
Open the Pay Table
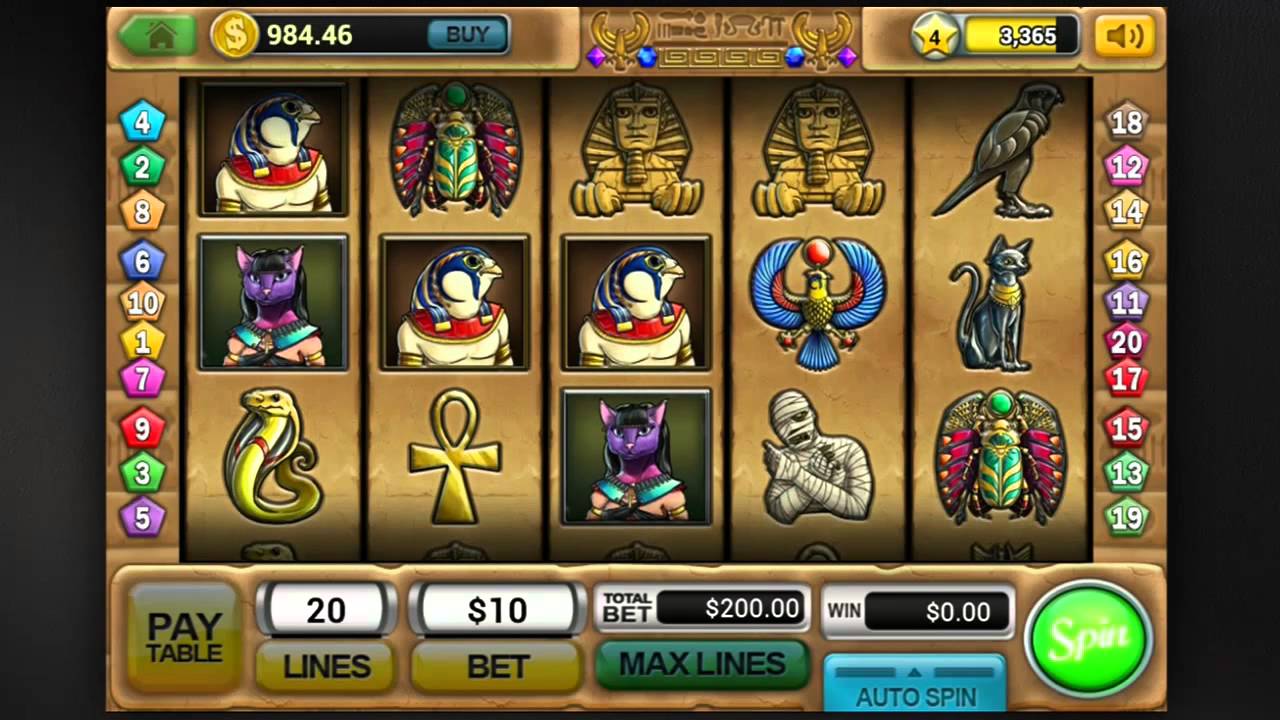pyautogui.click(x=184, y=637)
